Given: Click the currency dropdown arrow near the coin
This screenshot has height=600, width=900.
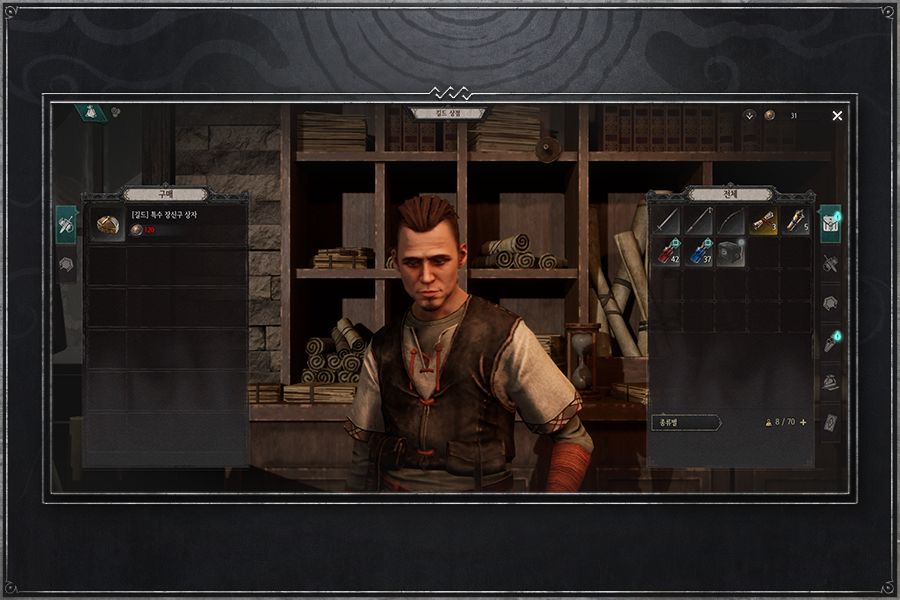Looking at the screenshot, I should (749, 116).
